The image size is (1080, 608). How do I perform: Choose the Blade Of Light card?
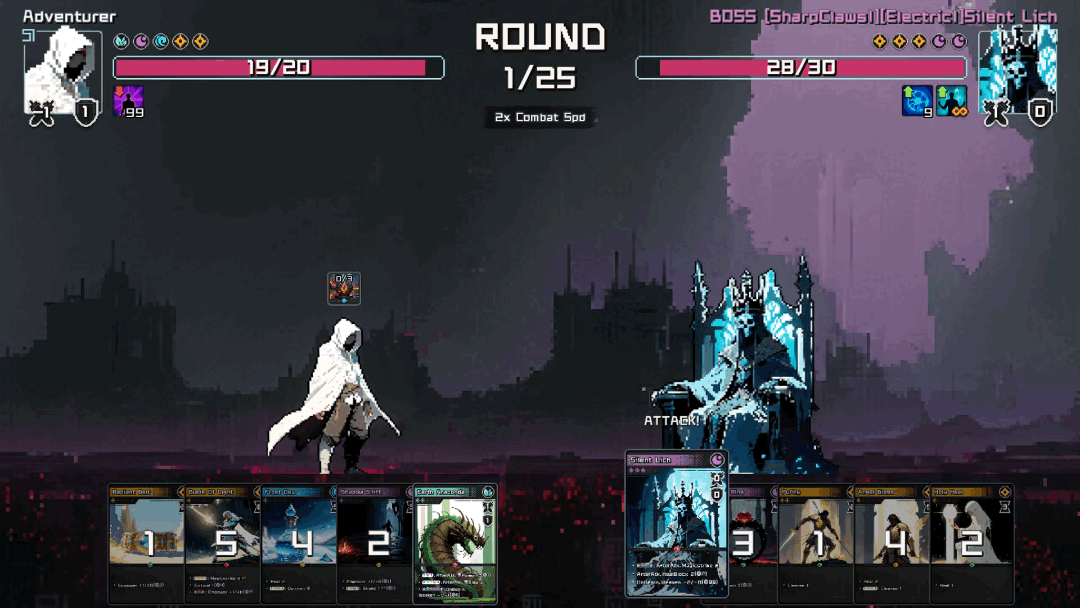(222, 542)
